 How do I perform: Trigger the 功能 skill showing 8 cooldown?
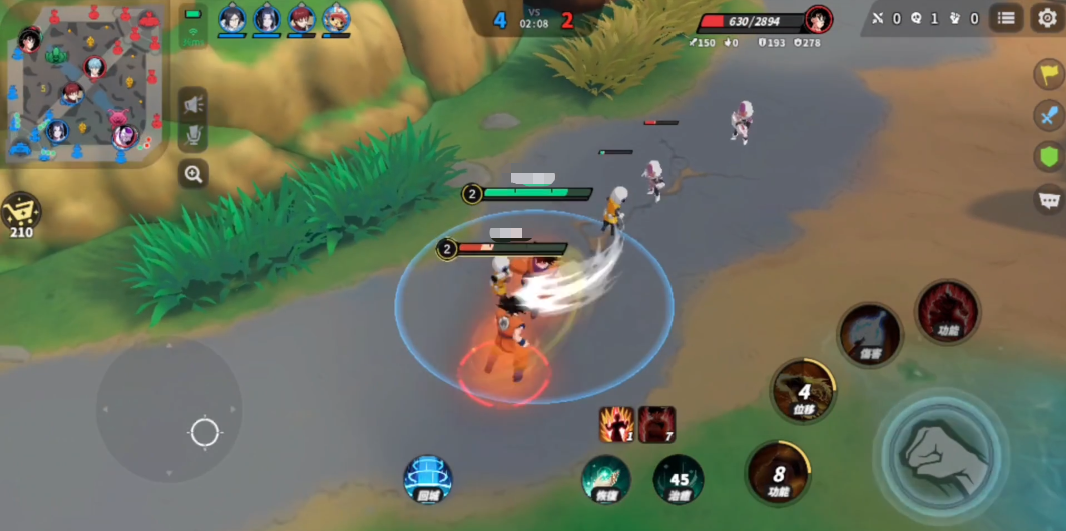point(778,472)
